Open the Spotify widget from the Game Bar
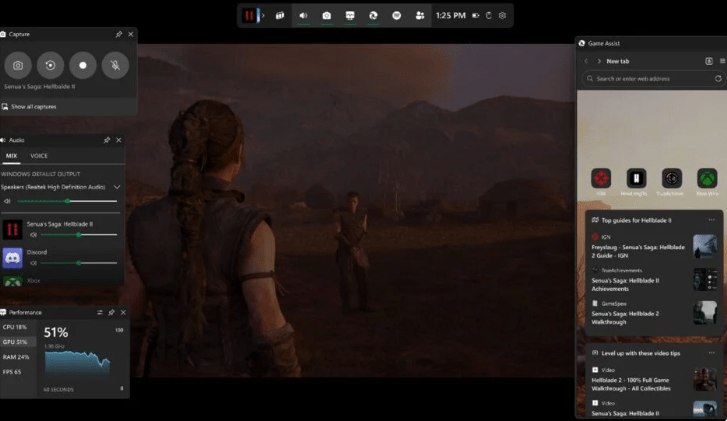This screenshot has height=421, width=727. point(395,16)
